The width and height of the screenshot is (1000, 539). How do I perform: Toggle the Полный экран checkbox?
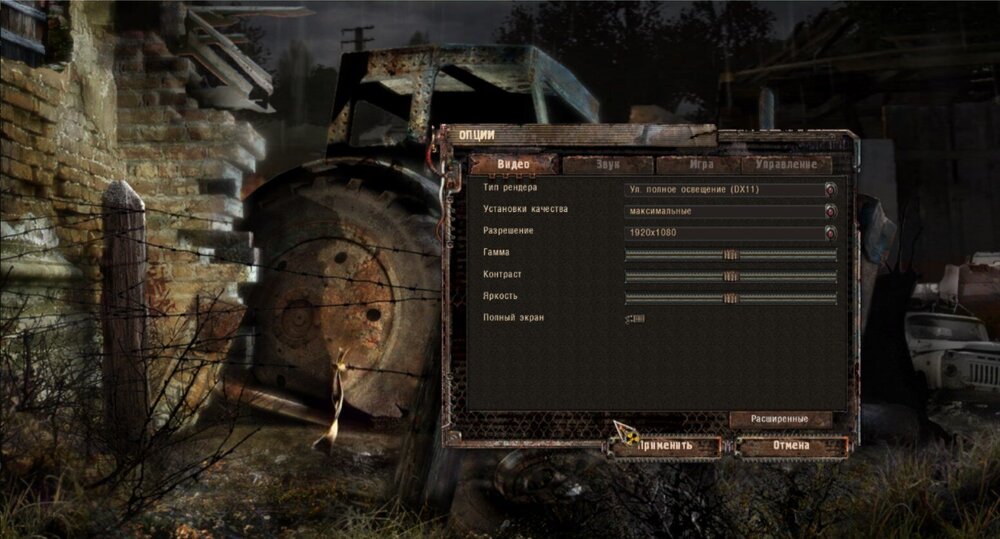[635, 319]
